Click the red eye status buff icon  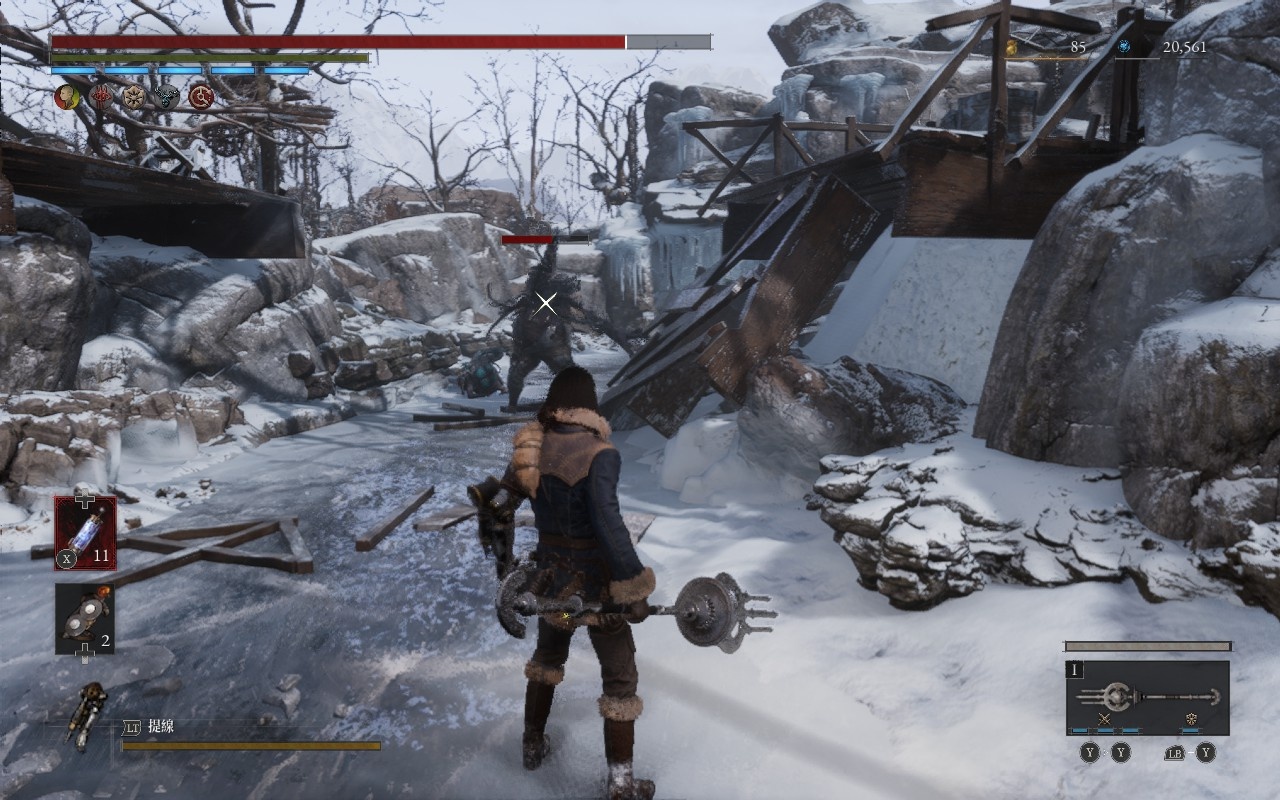pyautogui.click(x=101, y=96)
